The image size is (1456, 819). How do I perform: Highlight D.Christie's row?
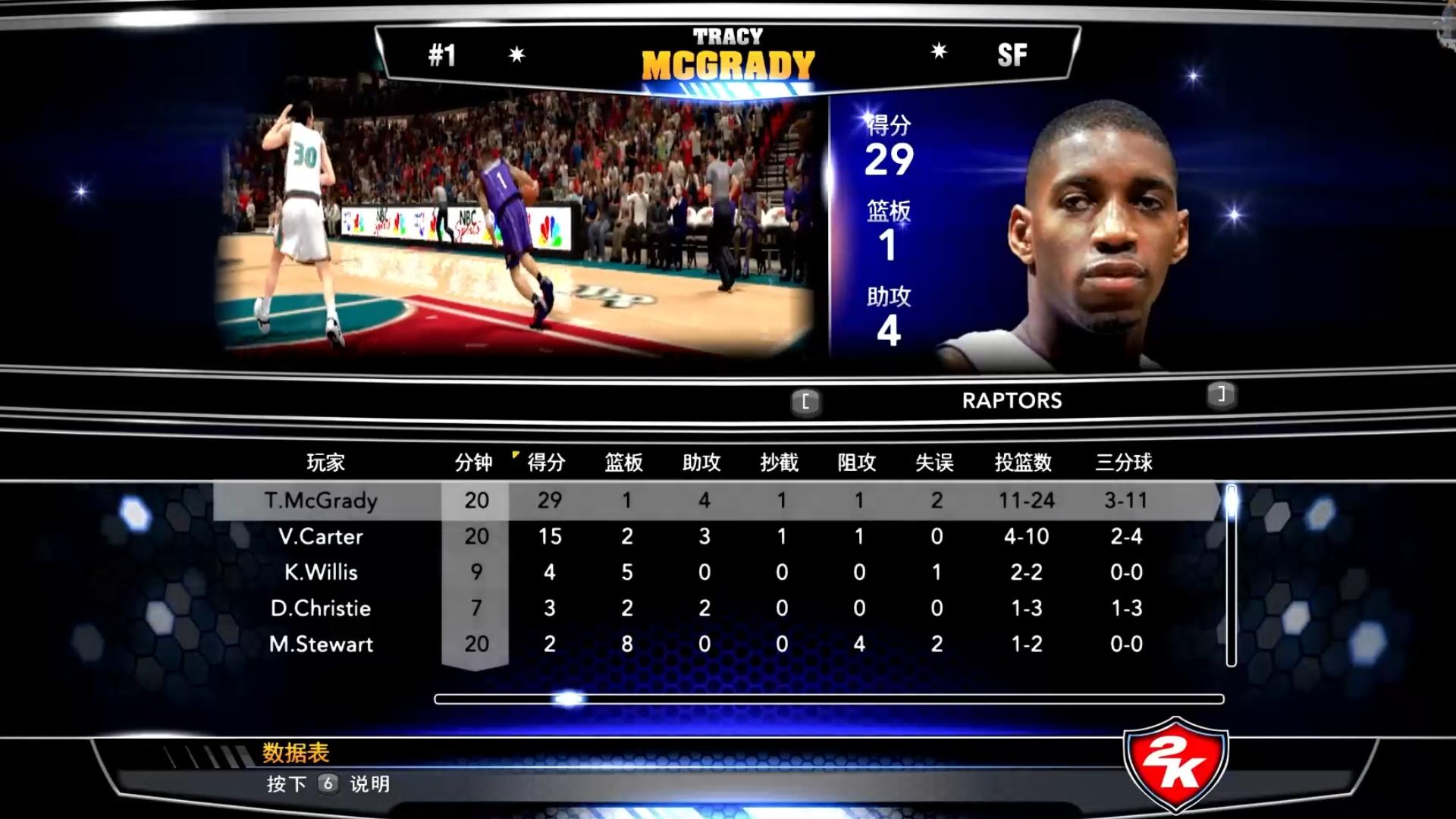click(x=321, y=608)
